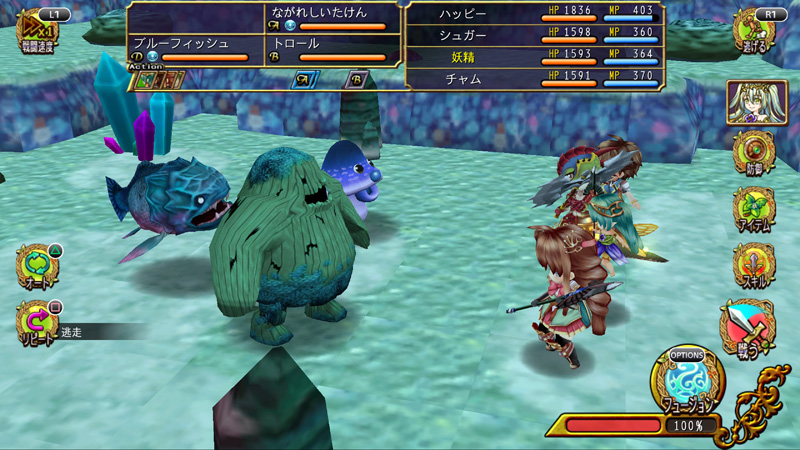The image size is (800, 450).
Task: Select the 防御 (Defend) command
Action: coord(755,154)
